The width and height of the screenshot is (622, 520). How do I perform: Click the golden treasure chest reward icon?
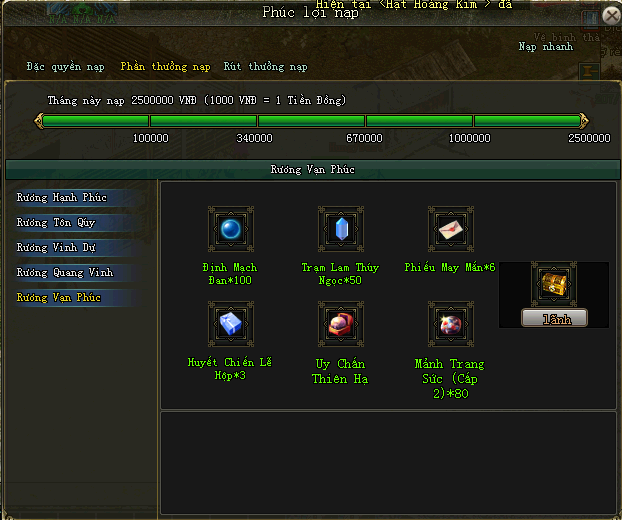pyautogui.click(x=553, y=285)
